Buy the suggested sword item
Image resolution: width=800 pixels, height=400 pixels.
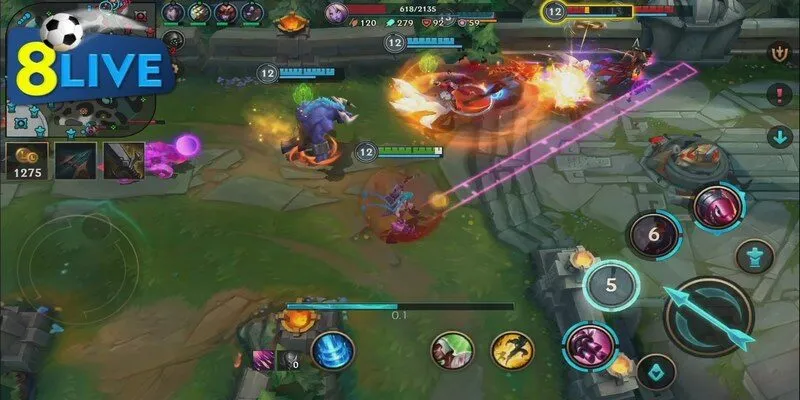click(x=123, y=162)
